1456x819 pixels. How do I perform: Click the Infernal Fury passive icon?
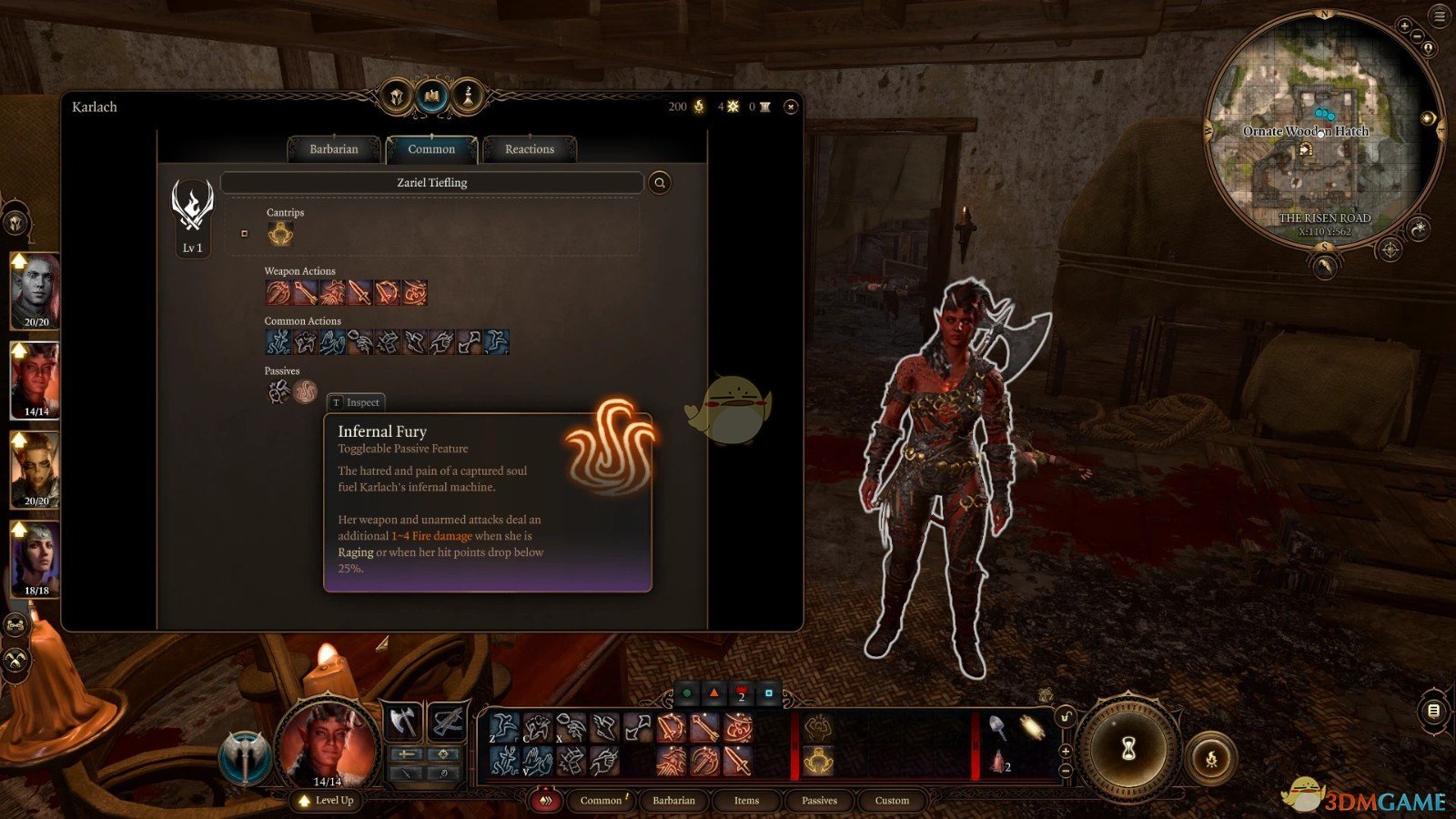coord(305,391)
